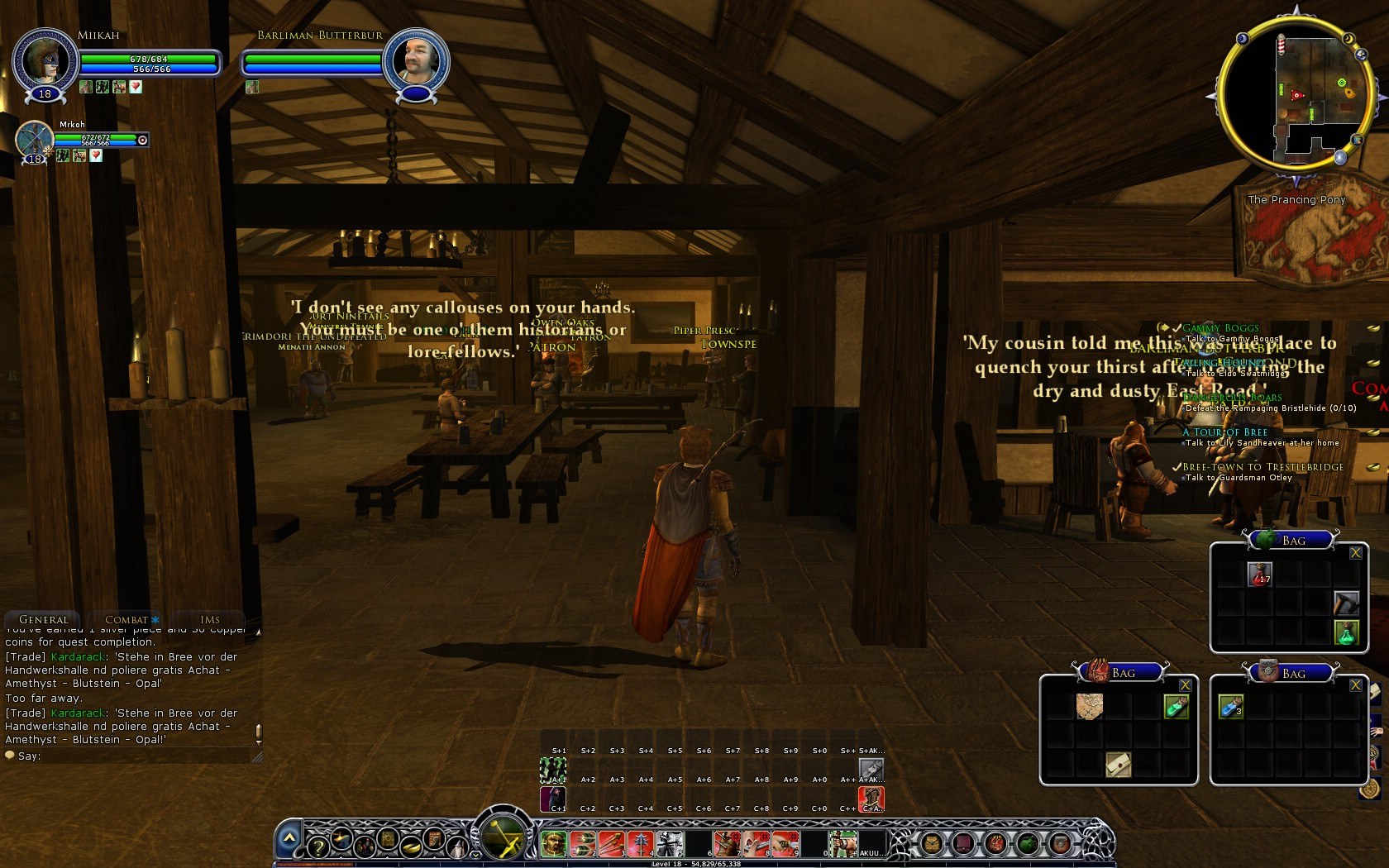
Task: Switch to the General chat tab
Action: coord(41,619)
